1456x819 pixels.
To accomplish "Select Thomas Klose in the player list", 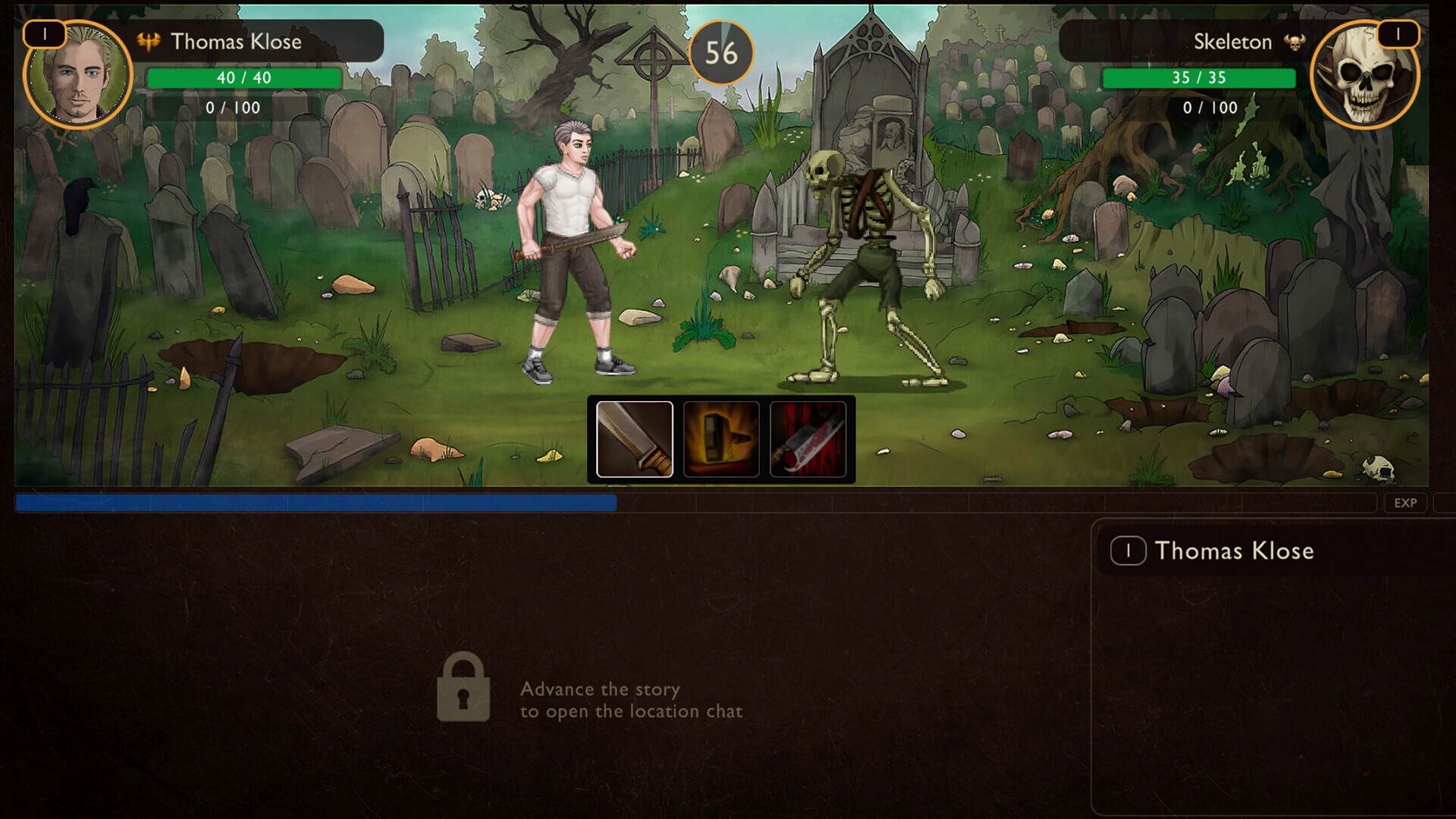I will [1233, 551].
